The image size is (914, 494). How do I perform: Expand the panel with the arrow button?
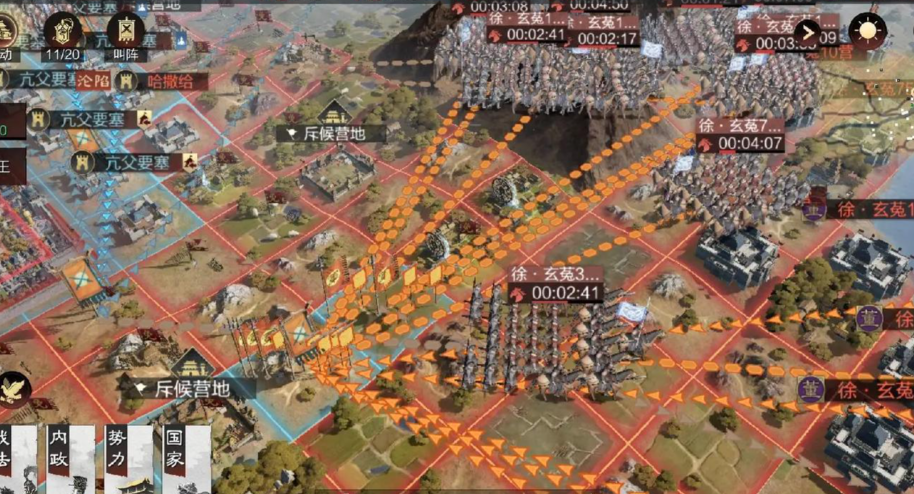[808, 32]
